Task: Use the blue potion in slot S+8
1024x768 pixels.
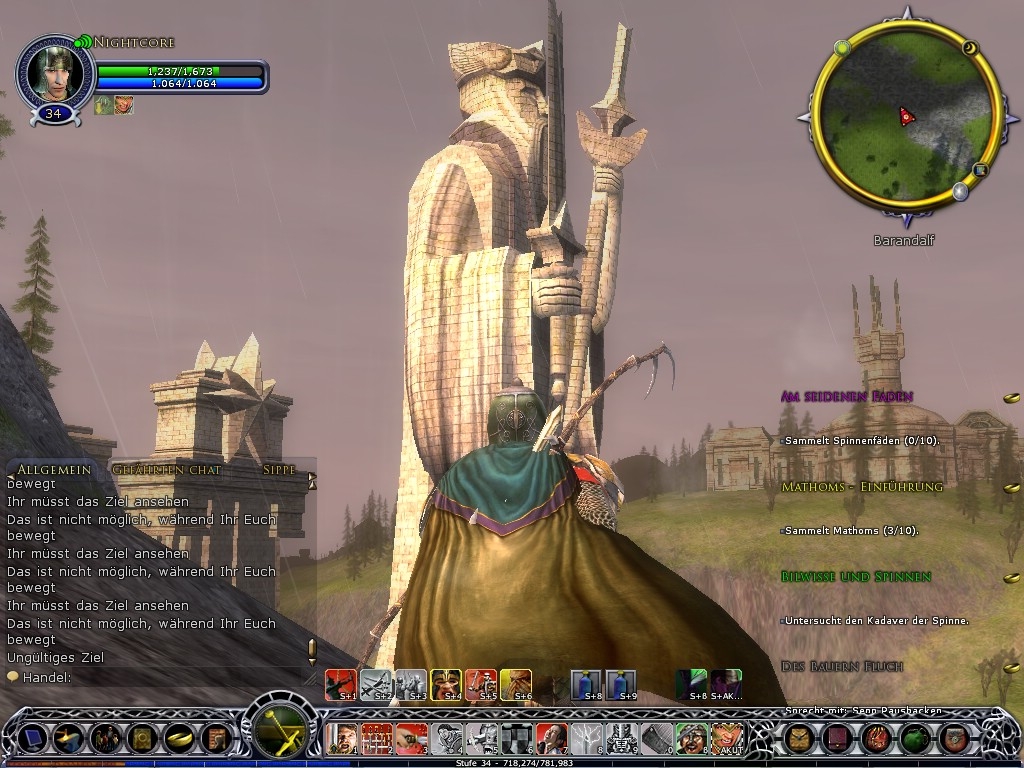Action: 586,684
